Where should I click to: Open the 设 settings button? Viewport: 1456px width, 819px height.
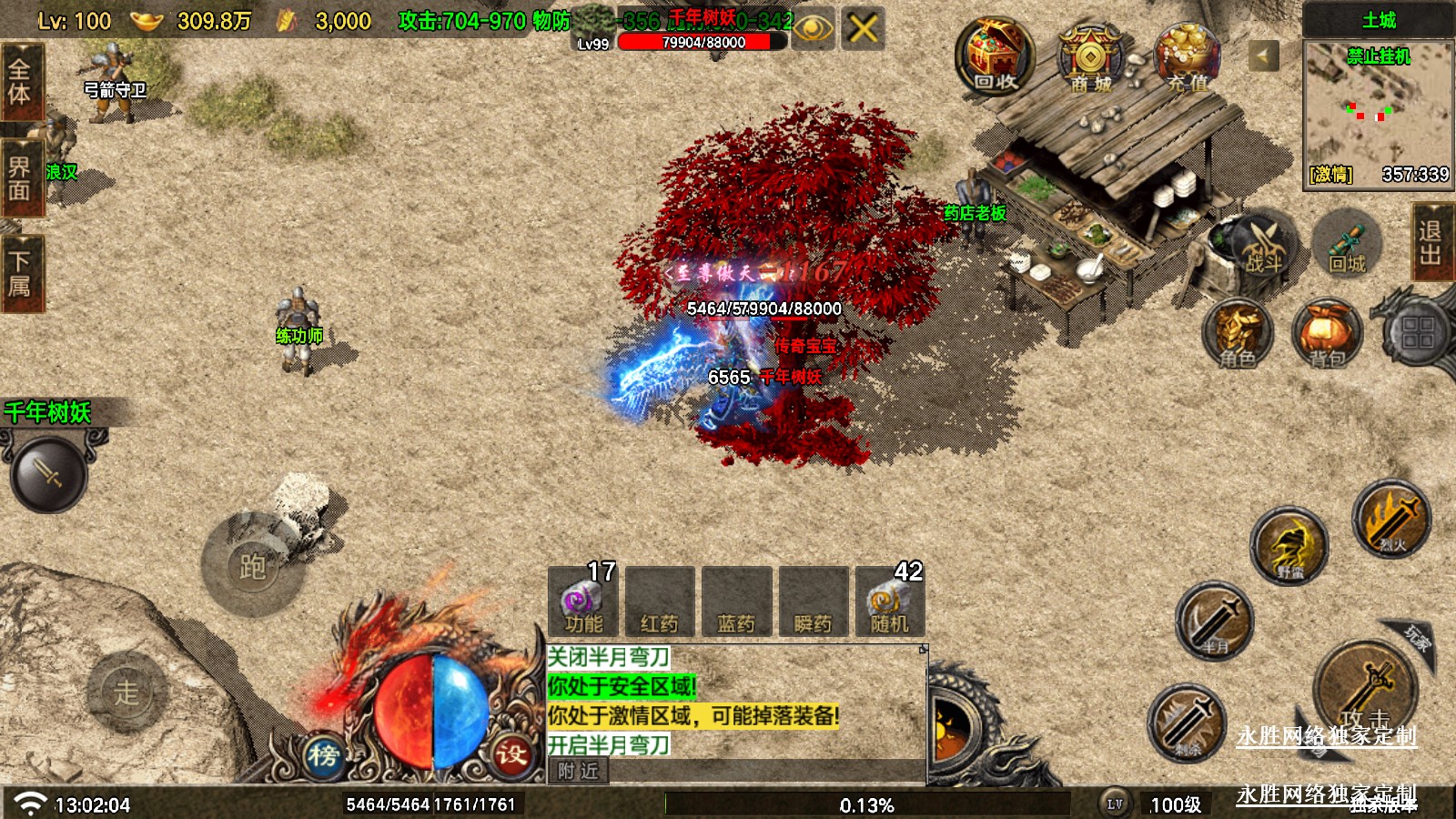(x=511, y=753)
